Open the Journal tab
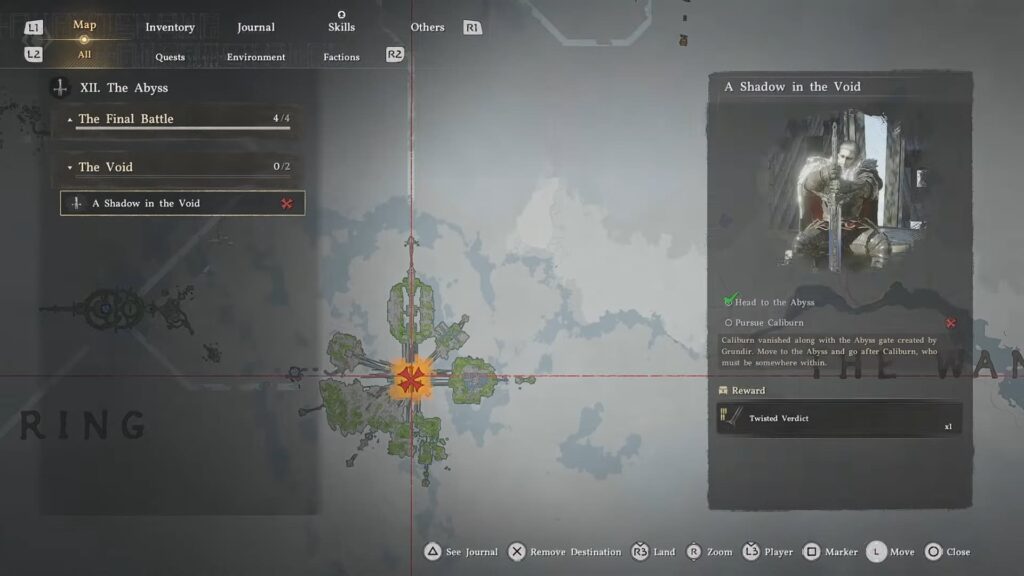The width and height of the screenshot is (1024, 576). coord(256,27)
